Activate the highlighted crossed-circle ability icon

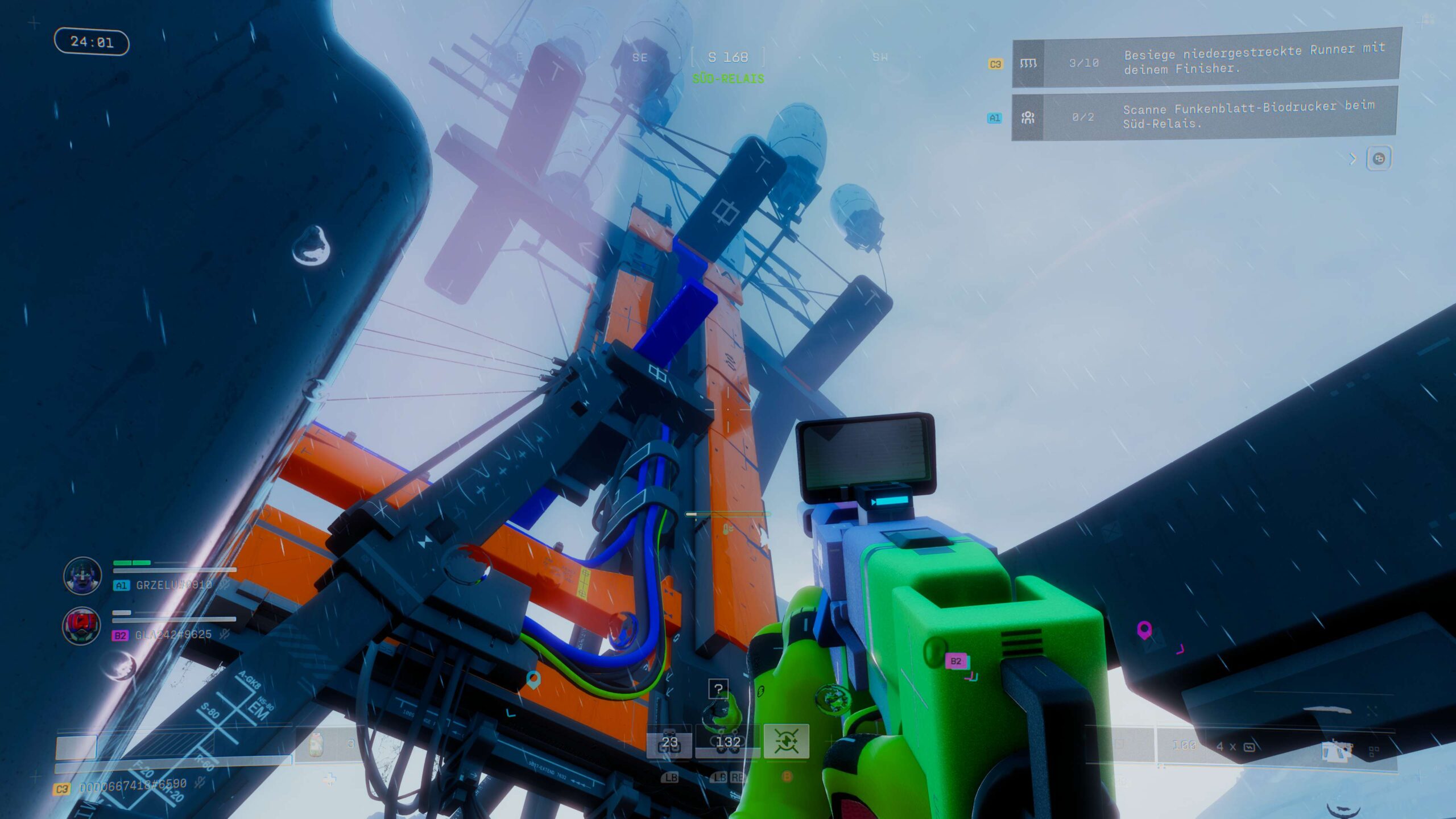pos(786,741)
